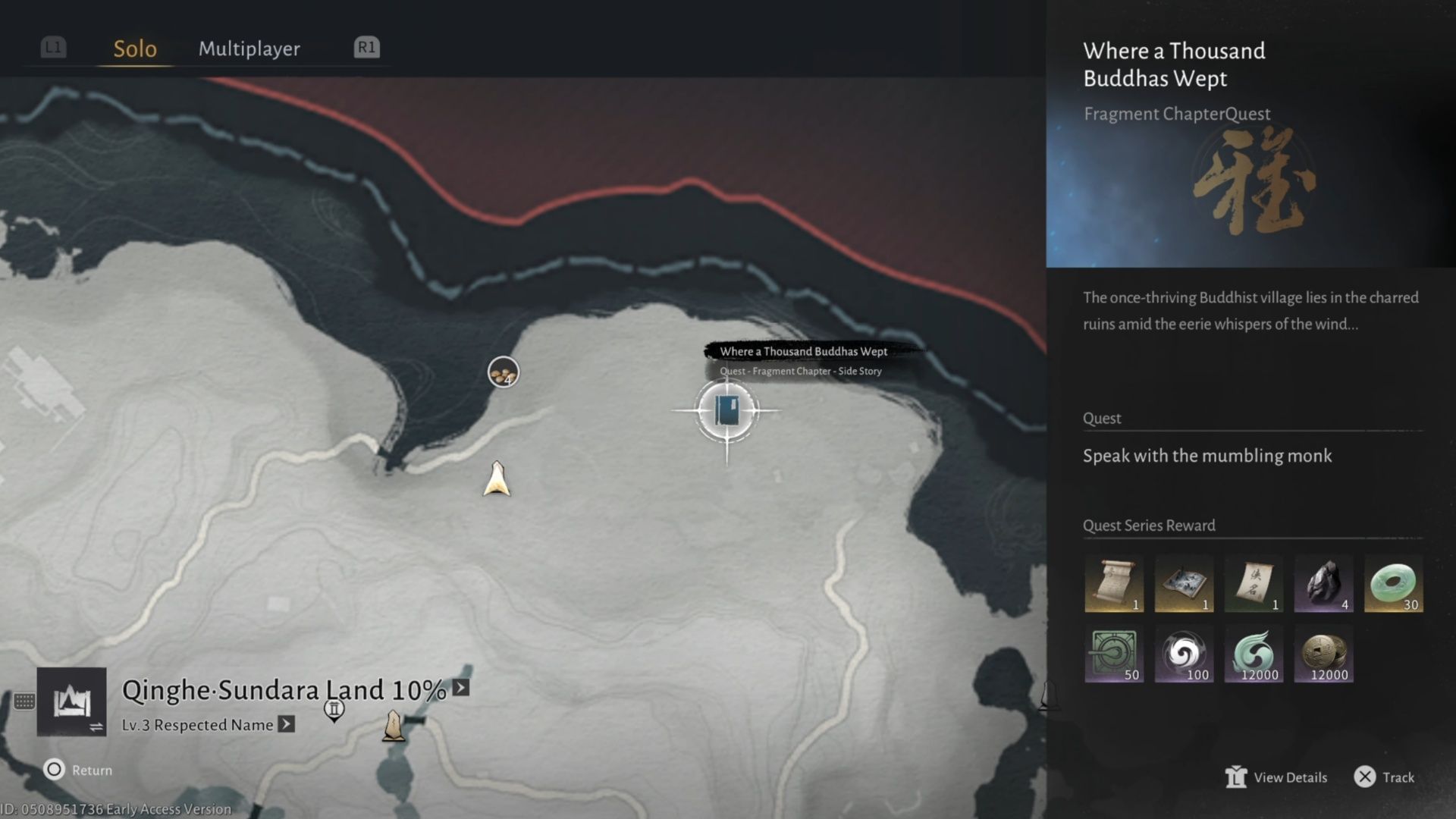This screenshot has width=1456, height=819.
Task: Toggle quest tracking via the Track button
Action: tap(1385, 777)
